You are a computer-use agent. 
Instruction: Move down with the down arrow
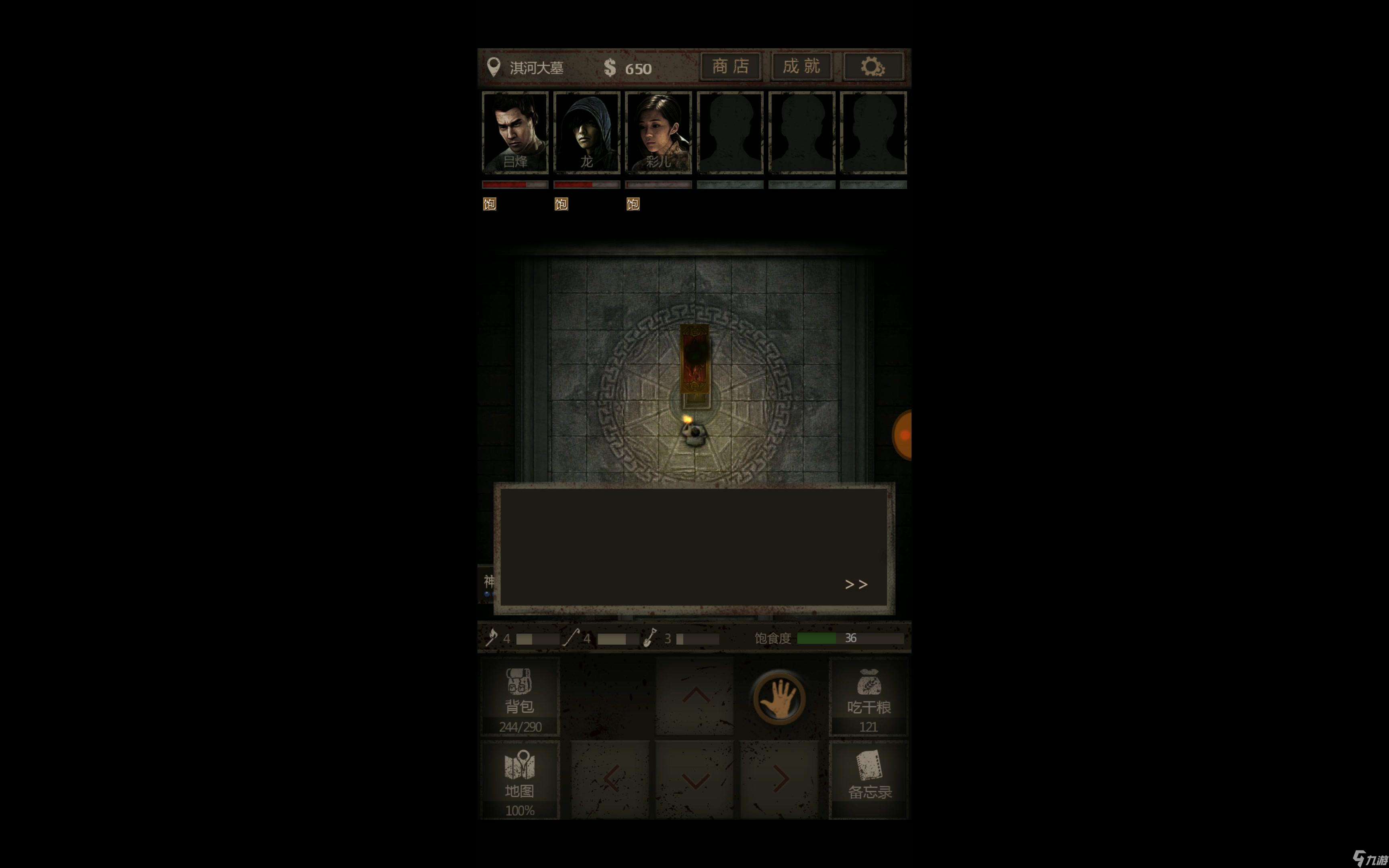pos(695,780)
